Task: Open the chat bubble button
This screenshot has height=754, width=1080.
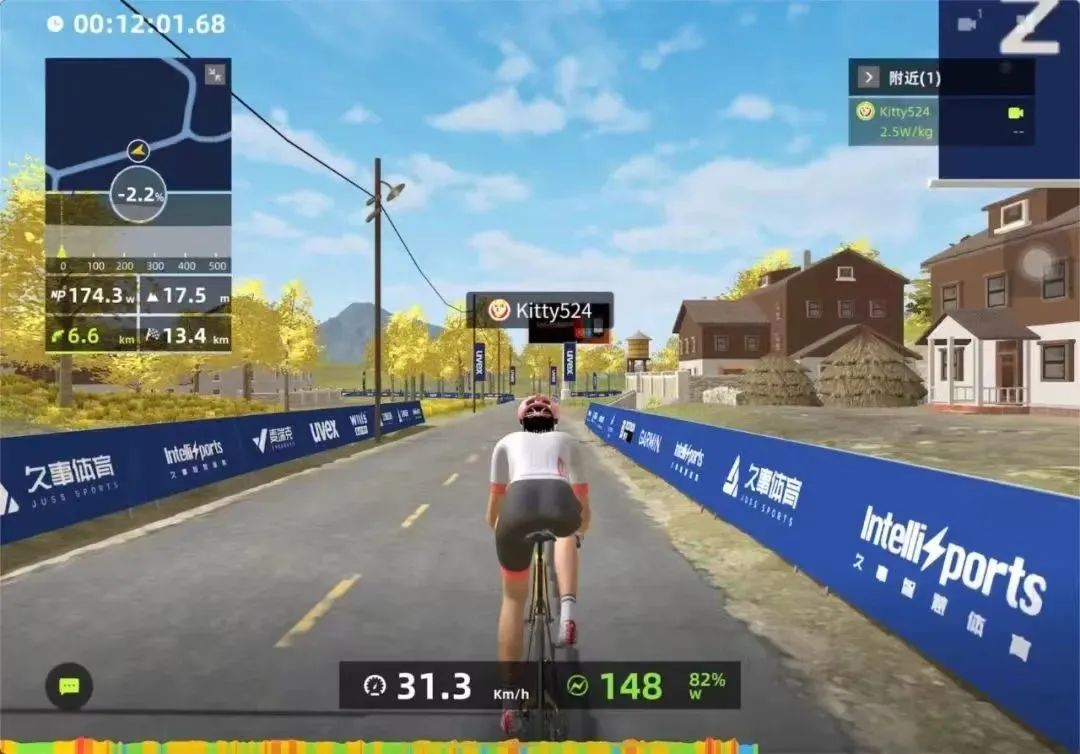Action: pos(69,686)
